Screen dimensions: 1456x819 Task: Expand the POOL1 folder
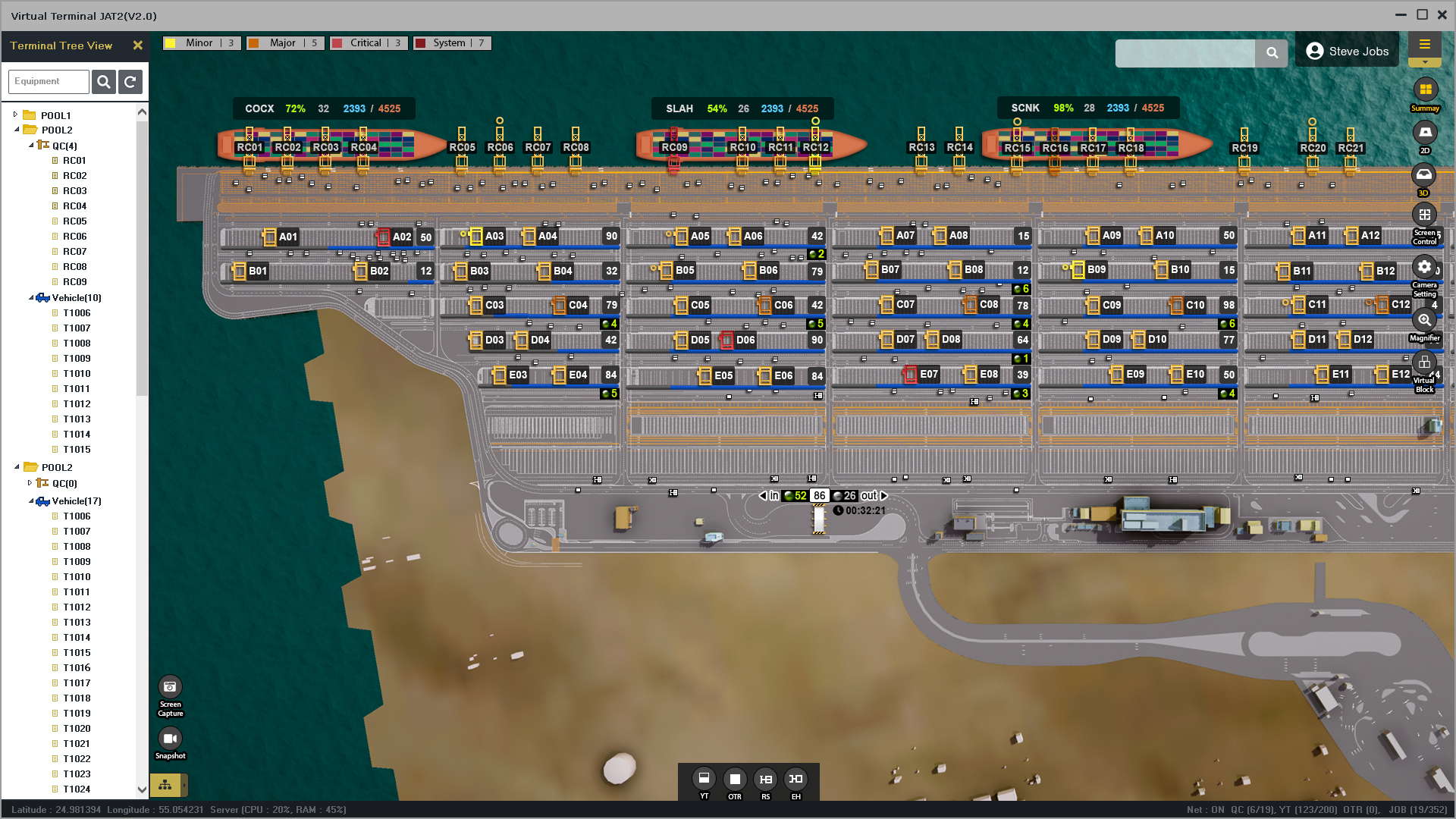tap(15, 115)
